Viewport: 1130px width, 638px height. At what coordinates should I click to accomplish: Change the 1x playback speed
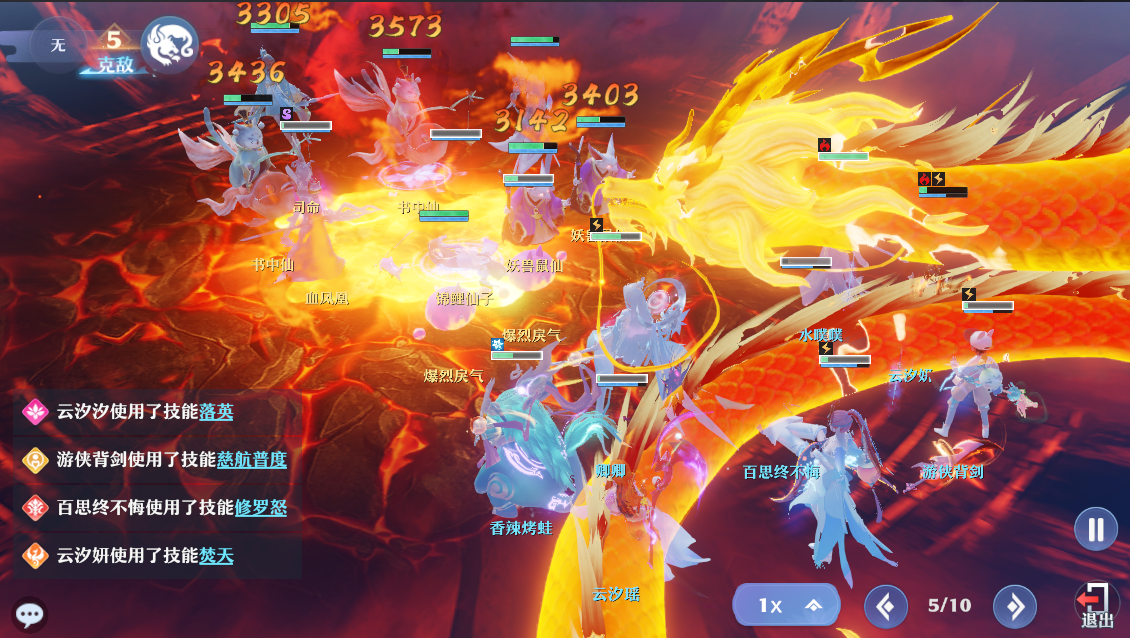(786, 605)
